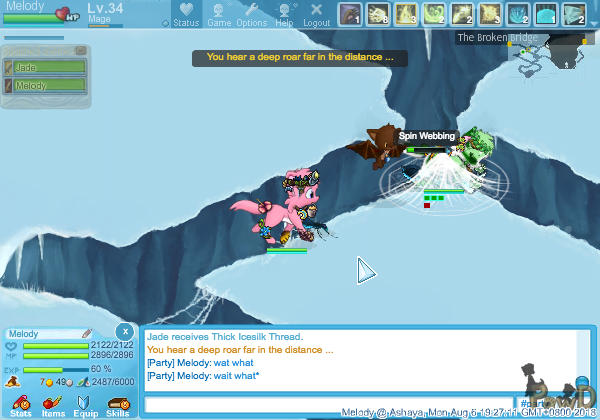
Task: Open the Status menu
Action: click(x=185, y=14)
